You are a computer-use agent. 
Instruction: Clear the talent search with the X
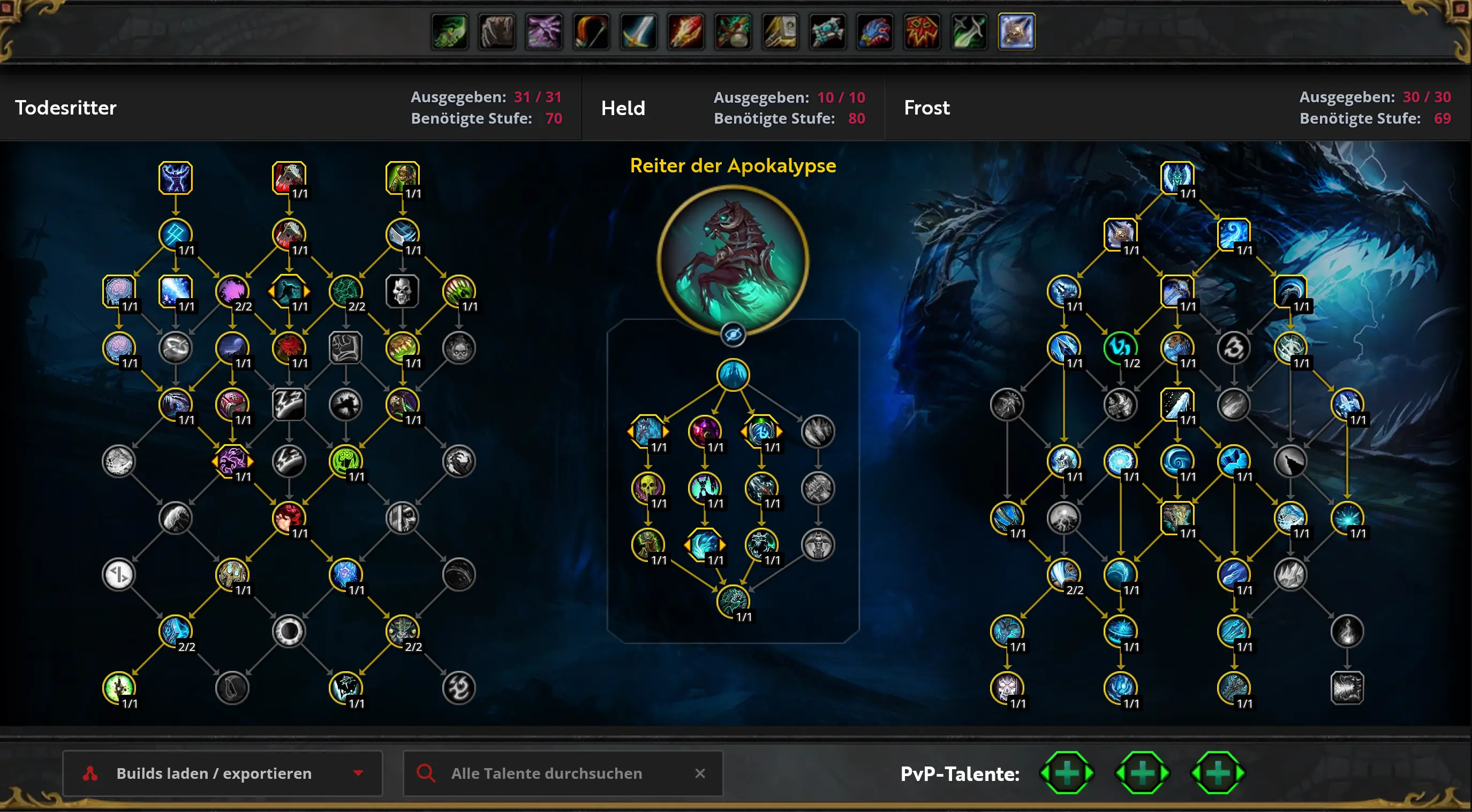click(700, 773)
